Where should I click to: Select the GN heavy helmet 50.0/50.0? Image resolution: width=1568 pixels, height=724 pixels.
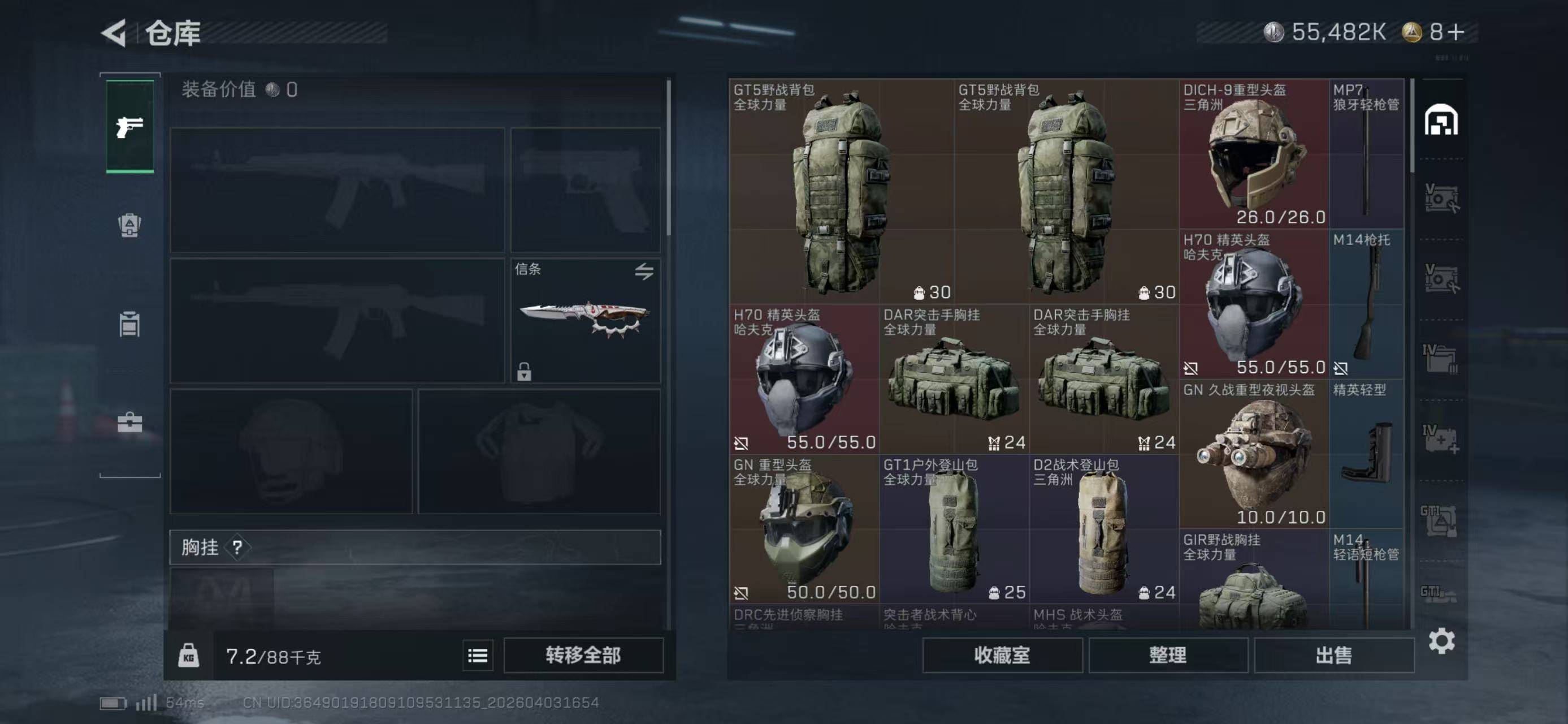click(x=803, y=530)
